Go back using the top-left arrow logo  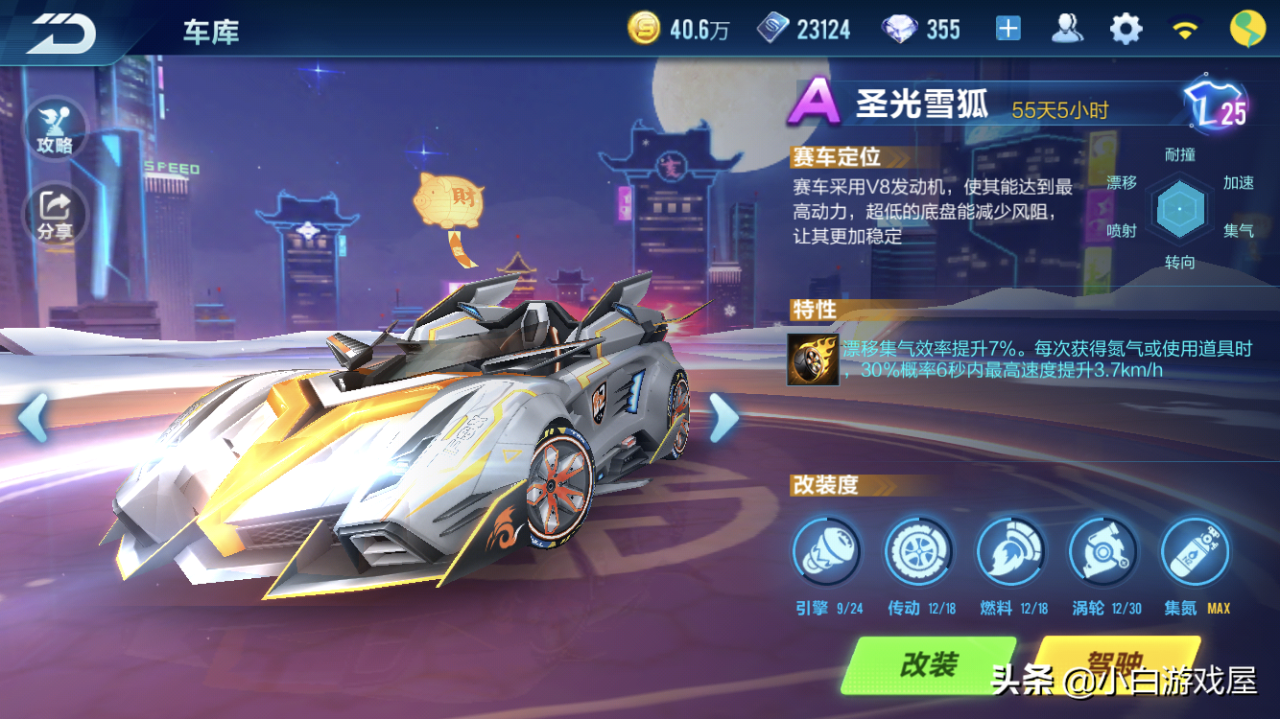point(62,32)
